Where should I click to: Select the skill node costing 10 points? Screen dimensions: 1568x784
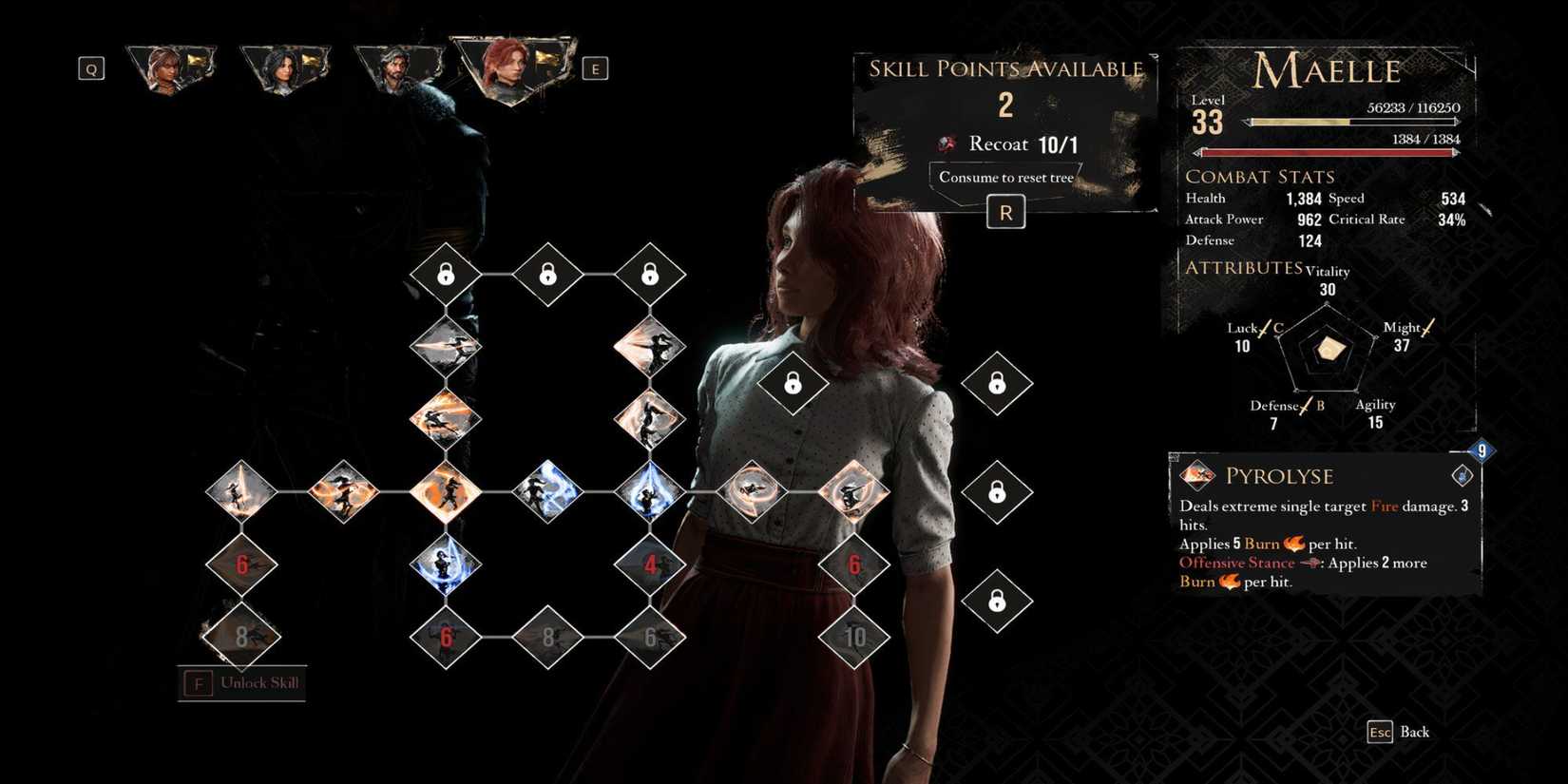pos(853,639)
